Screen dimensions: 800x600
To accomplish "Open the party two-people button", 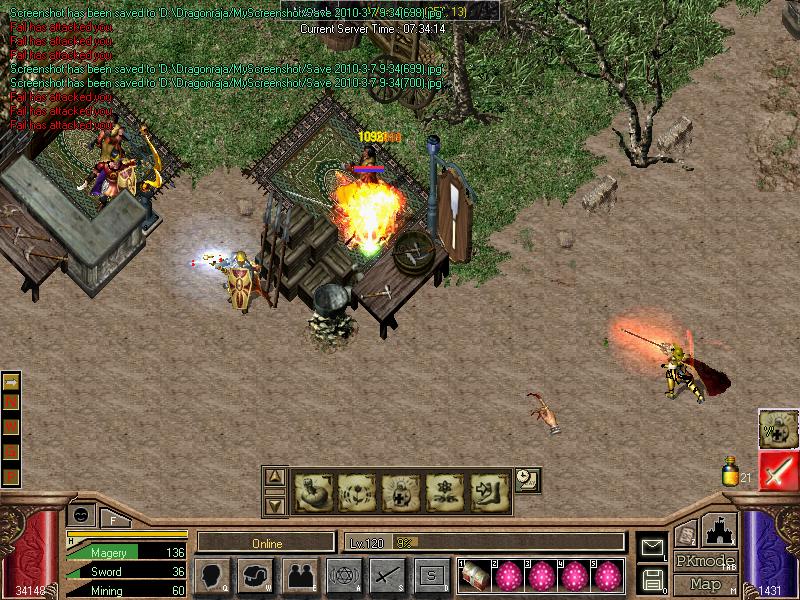I will point(299,576).
